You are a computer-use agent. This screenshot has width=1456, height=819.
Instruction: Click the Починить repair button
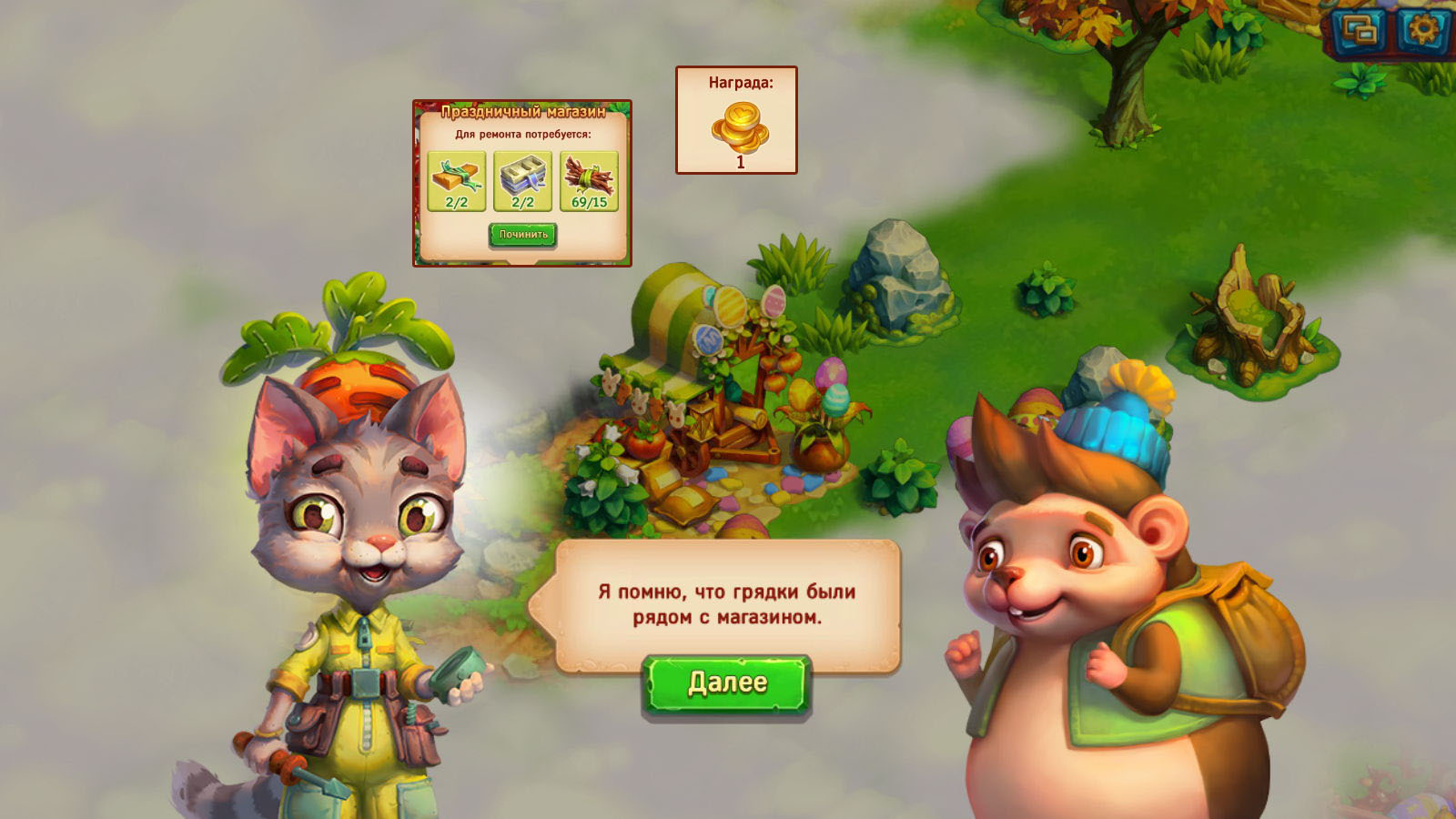coord(523,235)
